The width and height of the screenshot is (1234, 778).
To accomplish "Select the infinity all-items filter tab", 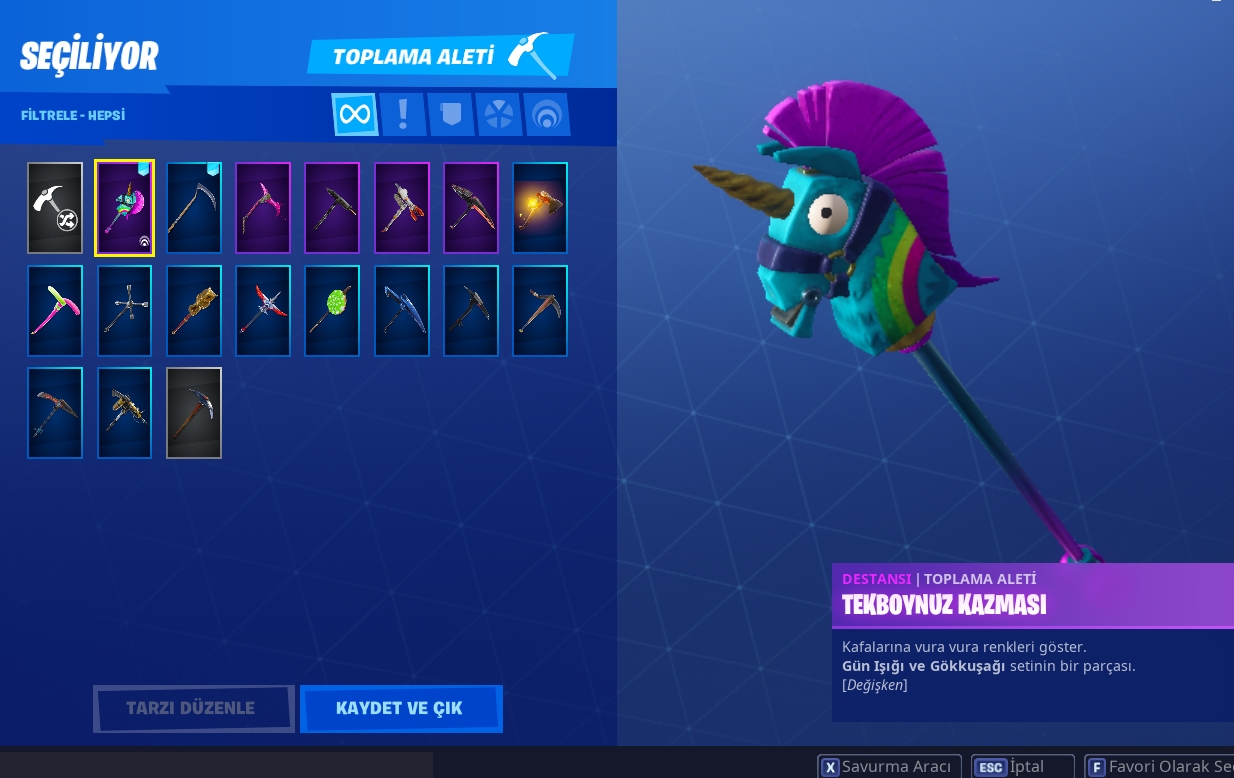I will pos(355,114).
